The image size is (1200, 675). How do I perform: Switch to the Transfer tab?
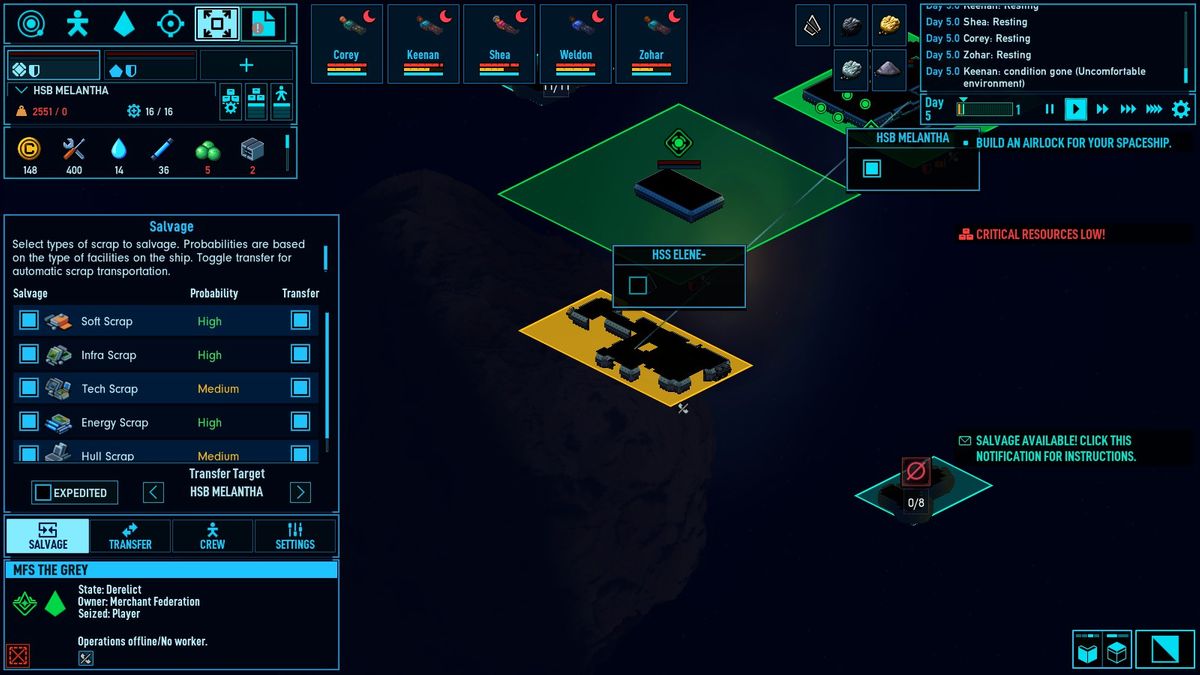(x=130, y=536)
